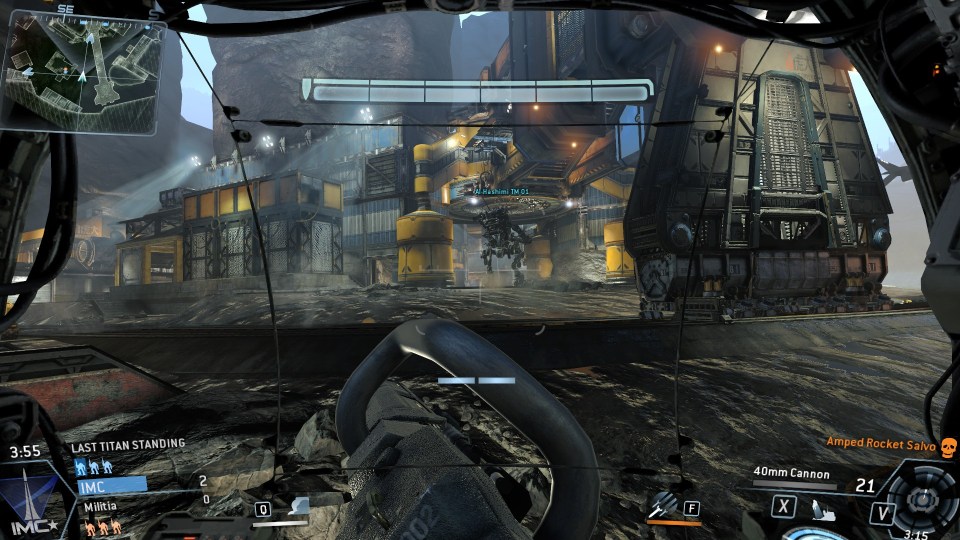Click the titan eject icon beside X
Image resolution: width=960 pixels, height=540 pixels.
tap(822, 509)
